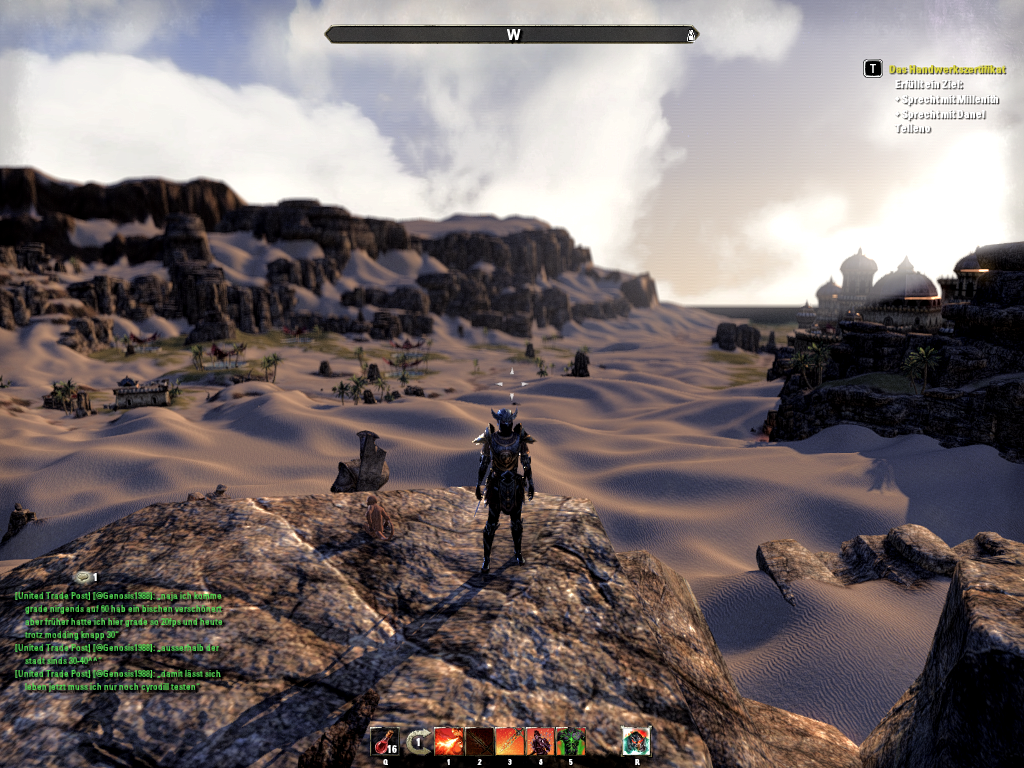Screen dimensions: 1024x768
Task: Open the chat notification bubble icon
Action: click(81, 577)
